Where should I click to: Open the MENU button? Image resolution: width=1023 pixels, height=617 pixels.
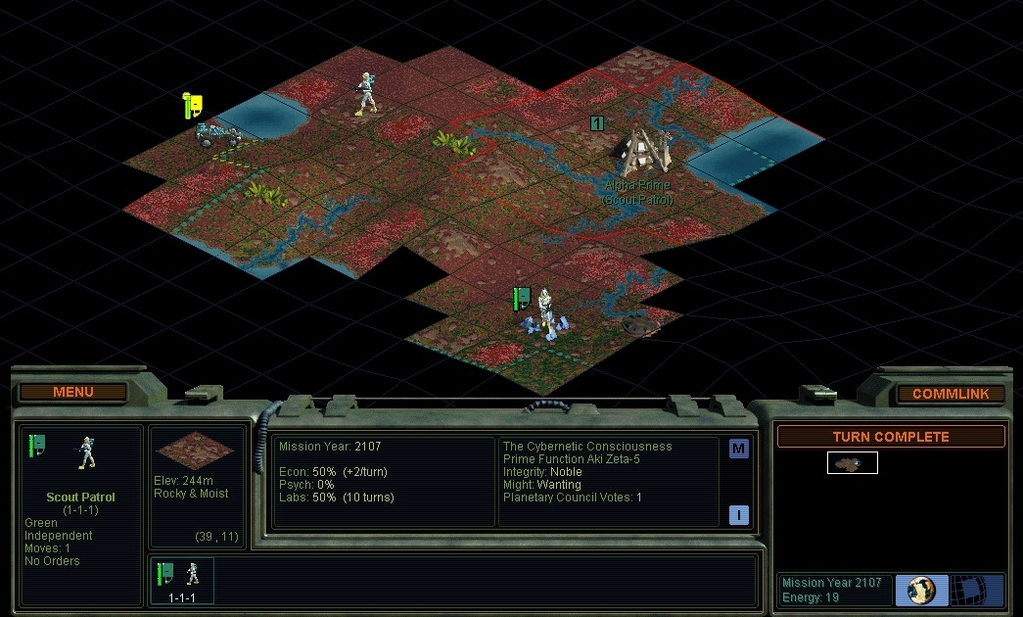pyautogui.click(x=73, y=392)
